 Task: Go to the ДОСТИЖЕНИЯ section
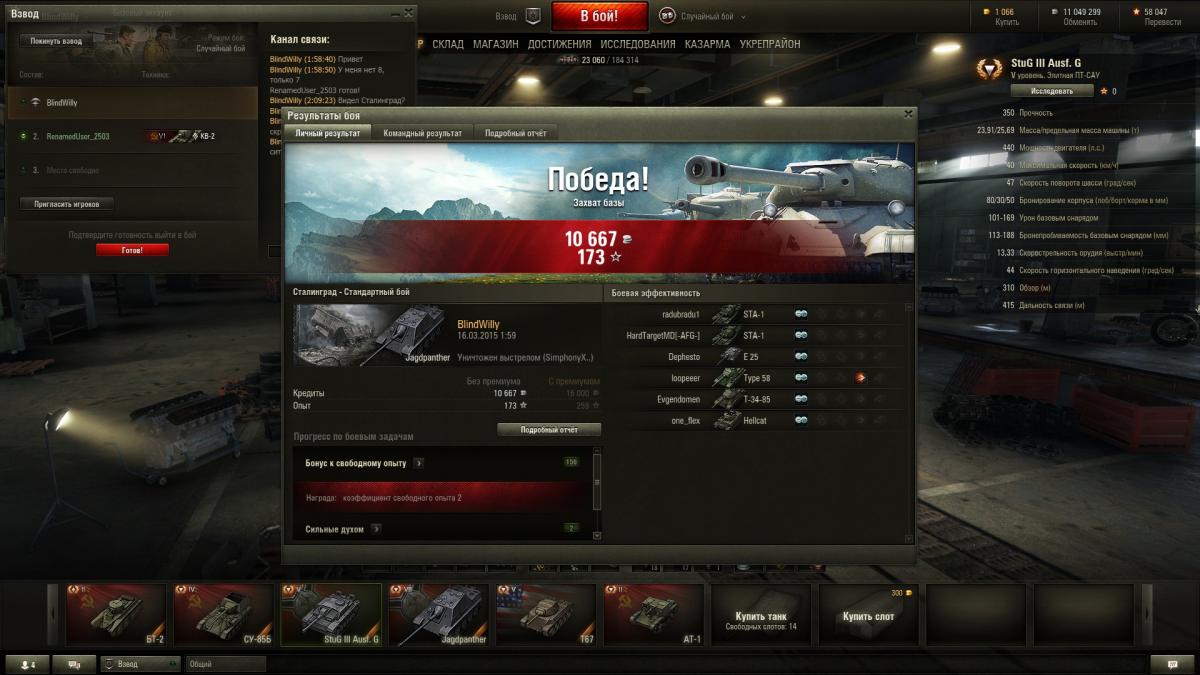click(559, 44)
